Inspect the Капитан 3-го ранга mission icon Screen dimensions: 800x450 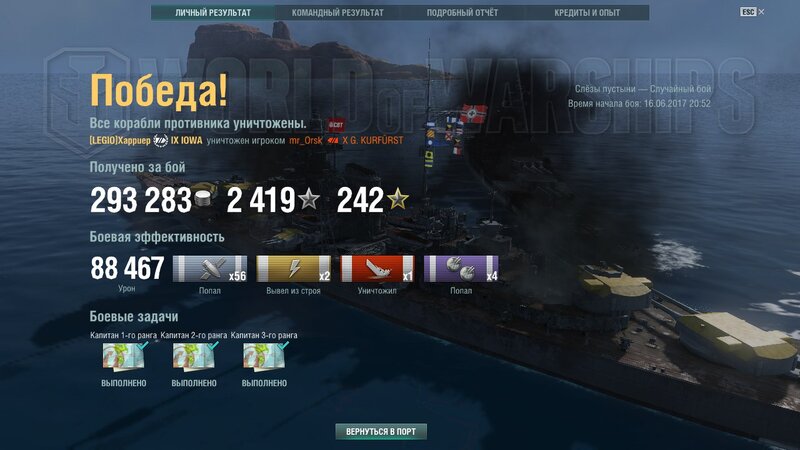click(x=264, y=357)
